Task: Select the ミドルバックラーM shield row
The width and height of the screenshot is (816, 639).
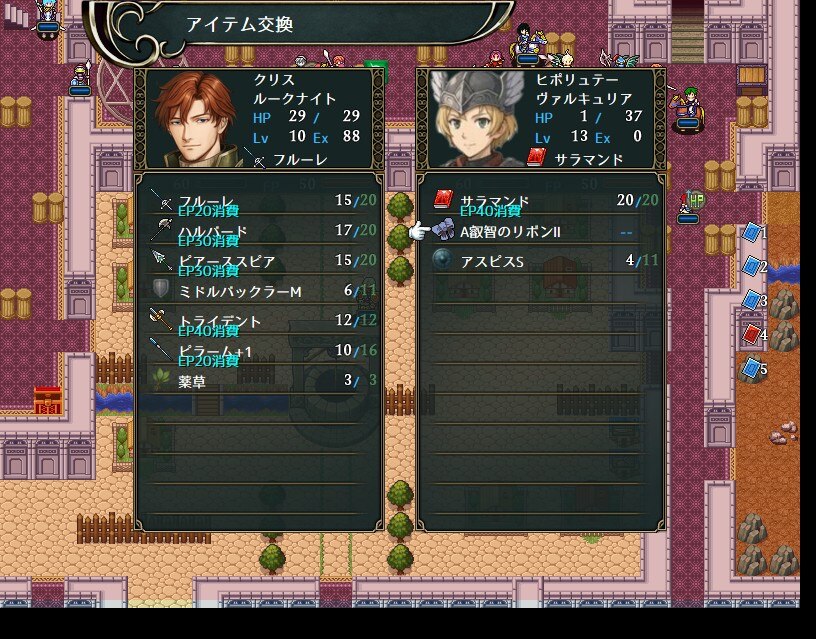Action: (x=260, y=290)
